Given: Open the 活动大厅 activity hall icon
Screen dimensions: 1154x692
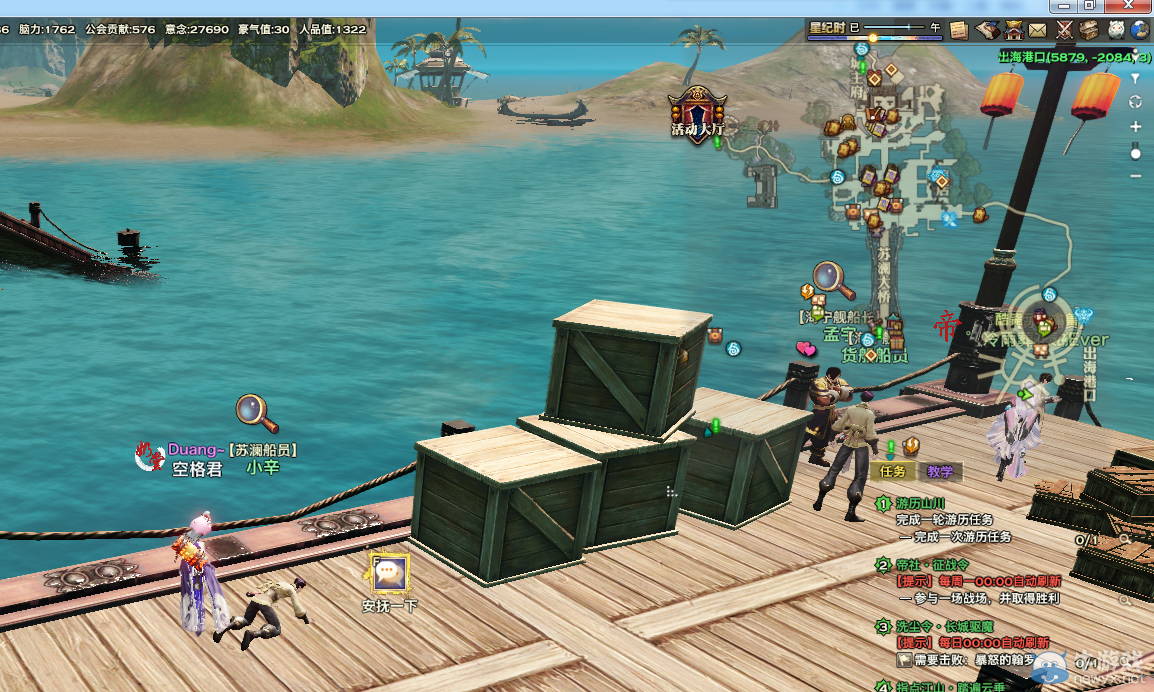Looking at the screenshot, I should [x=697, y=112].
